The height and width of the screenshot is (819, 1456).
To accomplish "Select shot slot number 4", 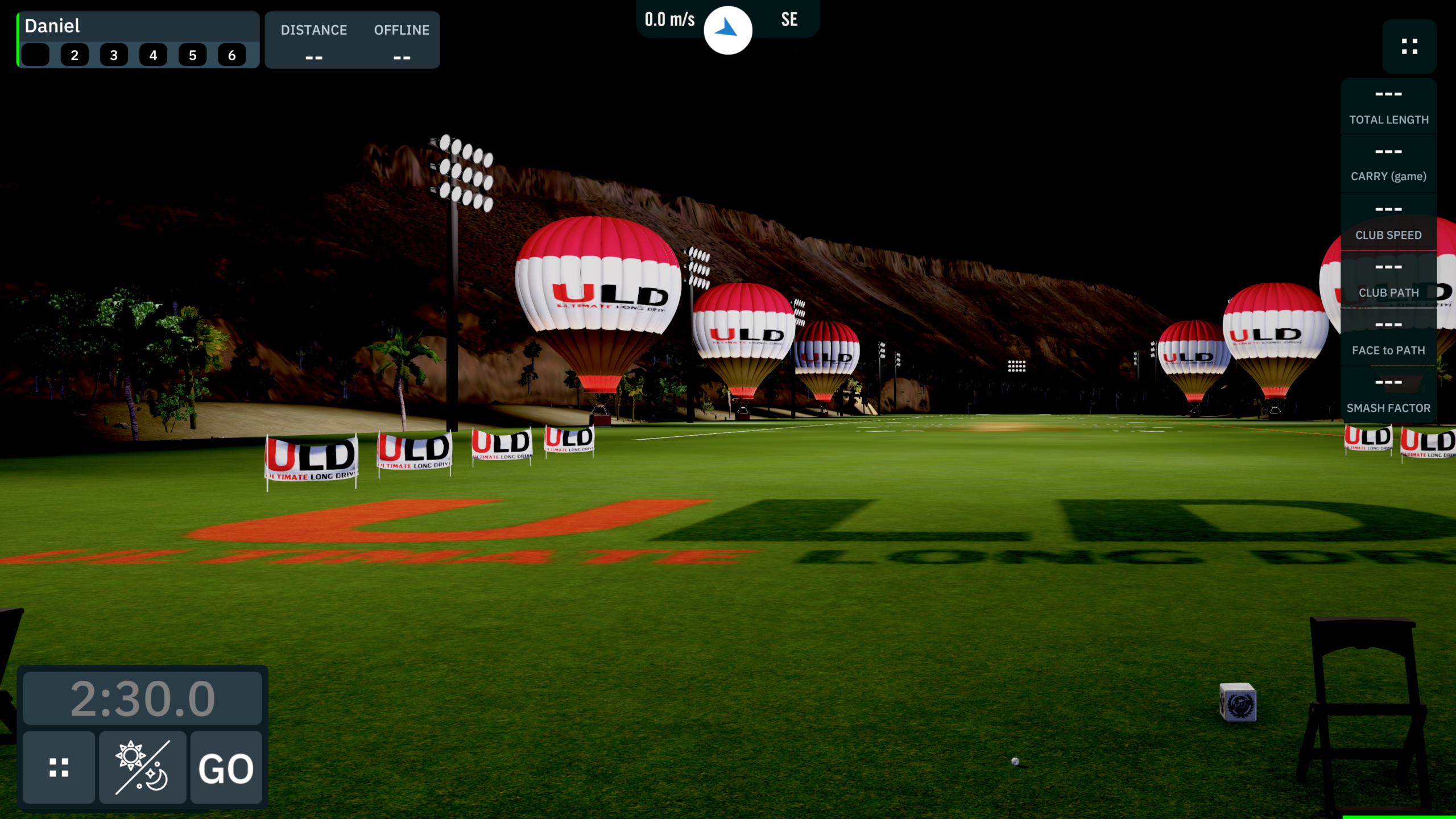I will click(x=153, y=55).
